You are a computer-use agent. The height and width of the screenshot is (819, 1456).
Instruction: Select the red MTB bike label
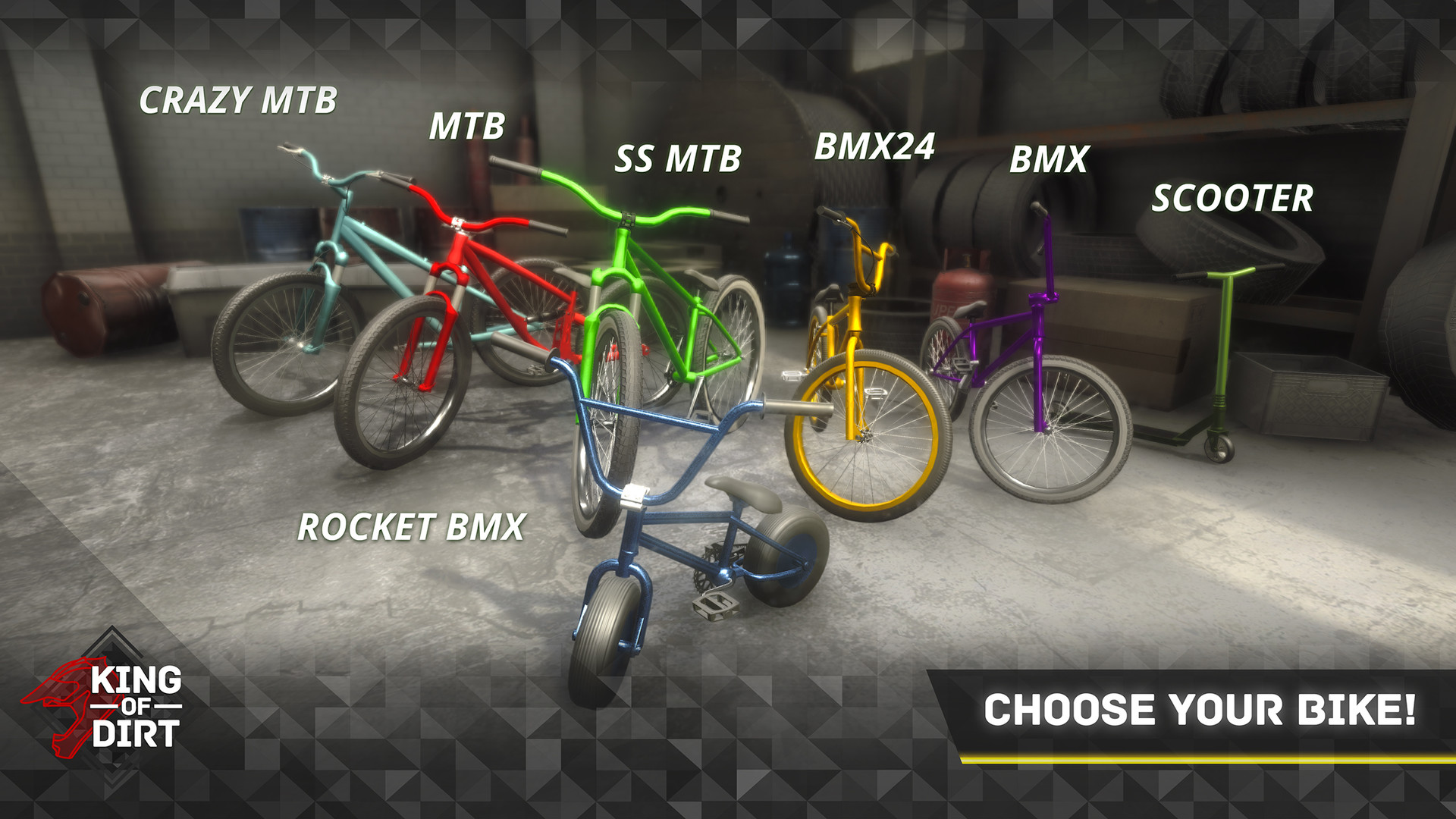pyautogui.click(x=466, y=127)
